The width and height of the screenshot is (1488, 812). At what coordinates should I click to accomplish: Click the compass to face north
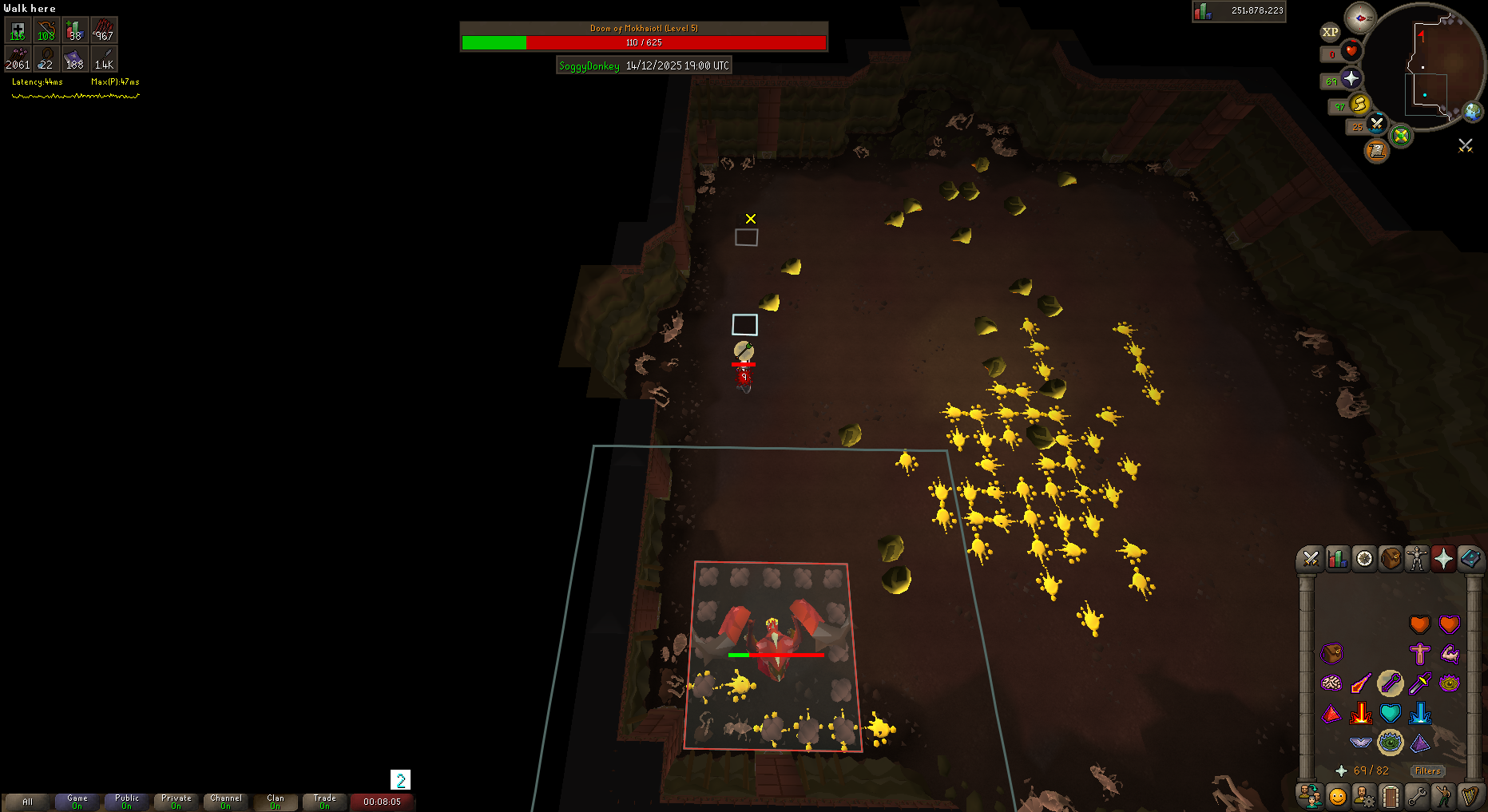[x=1359, y=18]
